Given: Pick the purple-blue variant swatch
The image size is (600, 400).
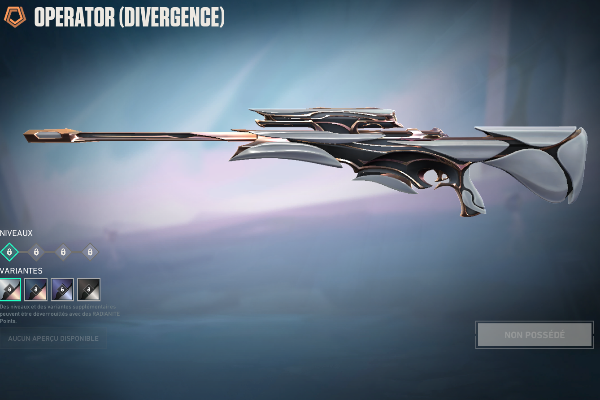Looking at the screenshot, I should click(x=62, y=290).
